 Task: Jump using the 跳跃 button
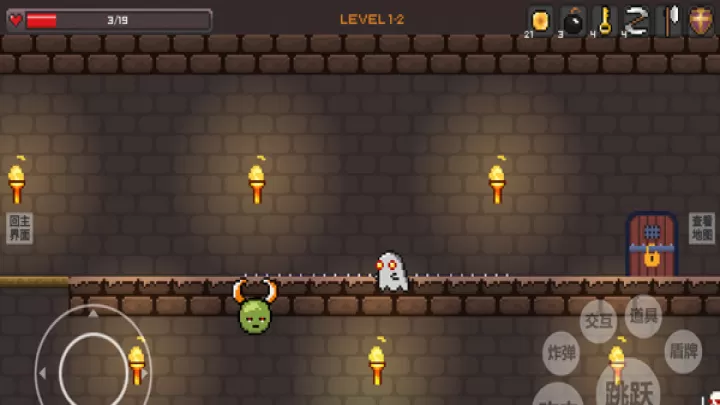pyautogui.click(x=629, y=388)
